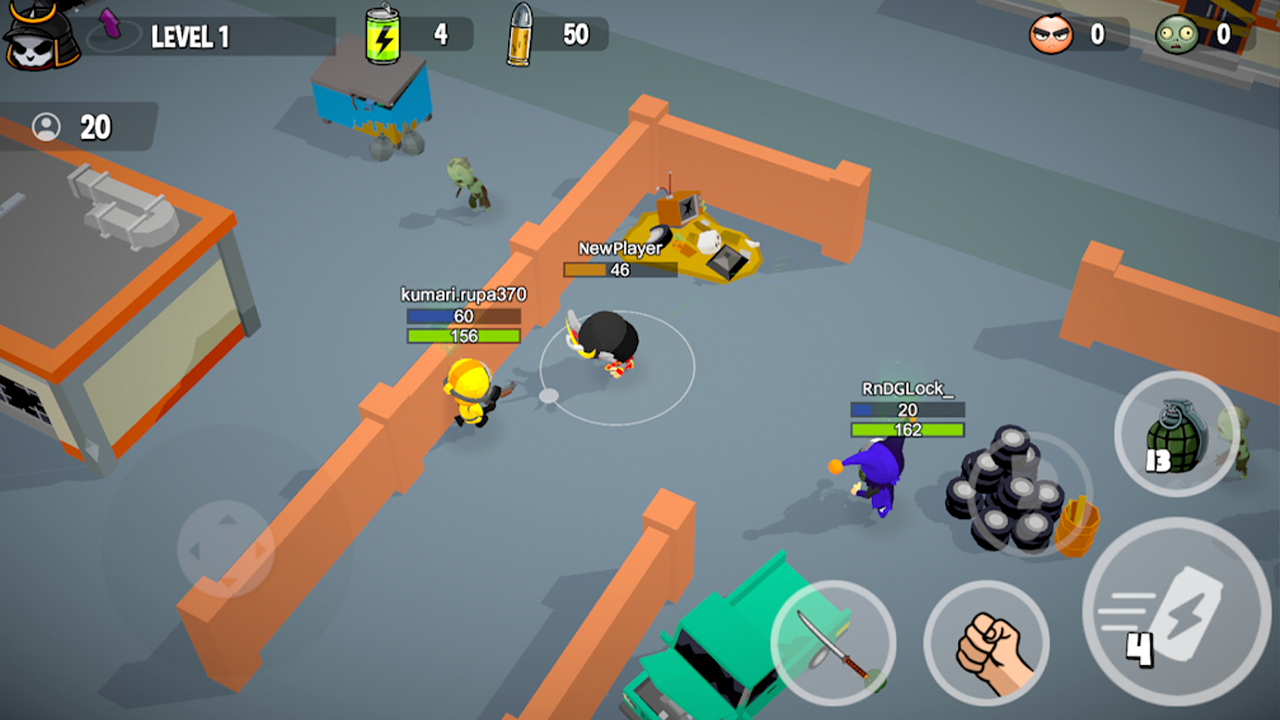Select kumari.rupa370's name label
Screen dimensions: 1280x720
tap(463, 295)
